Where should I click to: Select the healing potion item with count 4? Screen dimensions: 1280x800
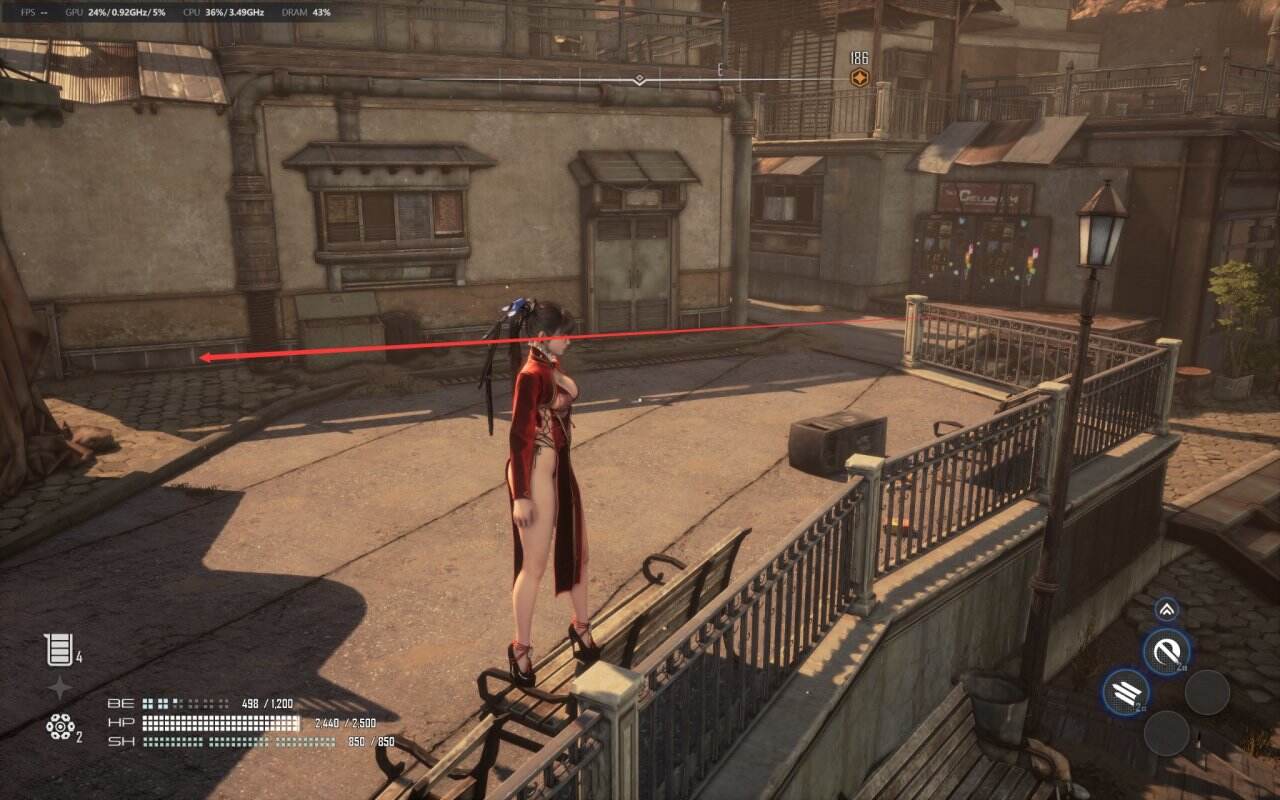click(57, 650)
